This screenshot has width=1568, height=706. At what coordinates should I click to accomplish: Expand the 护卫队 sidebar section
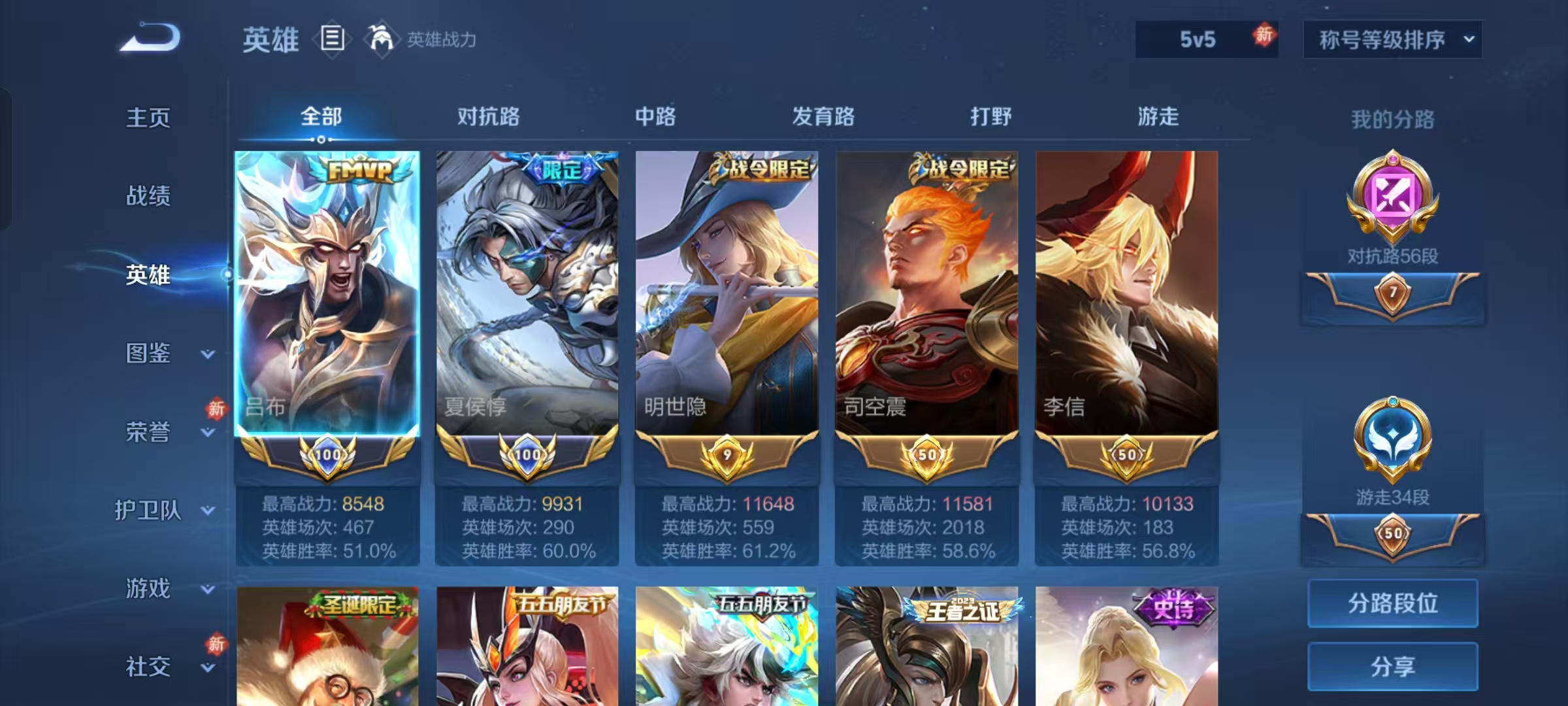pos(149,511)
